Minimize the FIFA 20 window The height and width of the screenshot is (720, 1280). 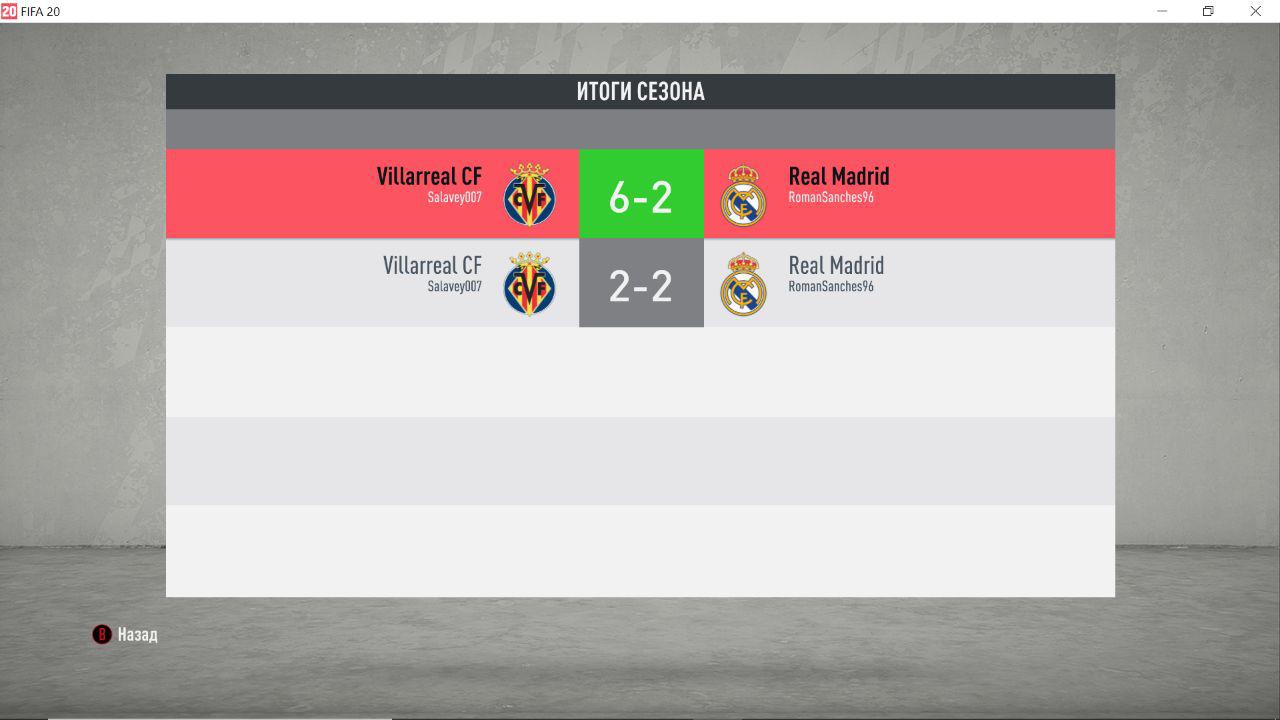click(x=1163, y=11)
